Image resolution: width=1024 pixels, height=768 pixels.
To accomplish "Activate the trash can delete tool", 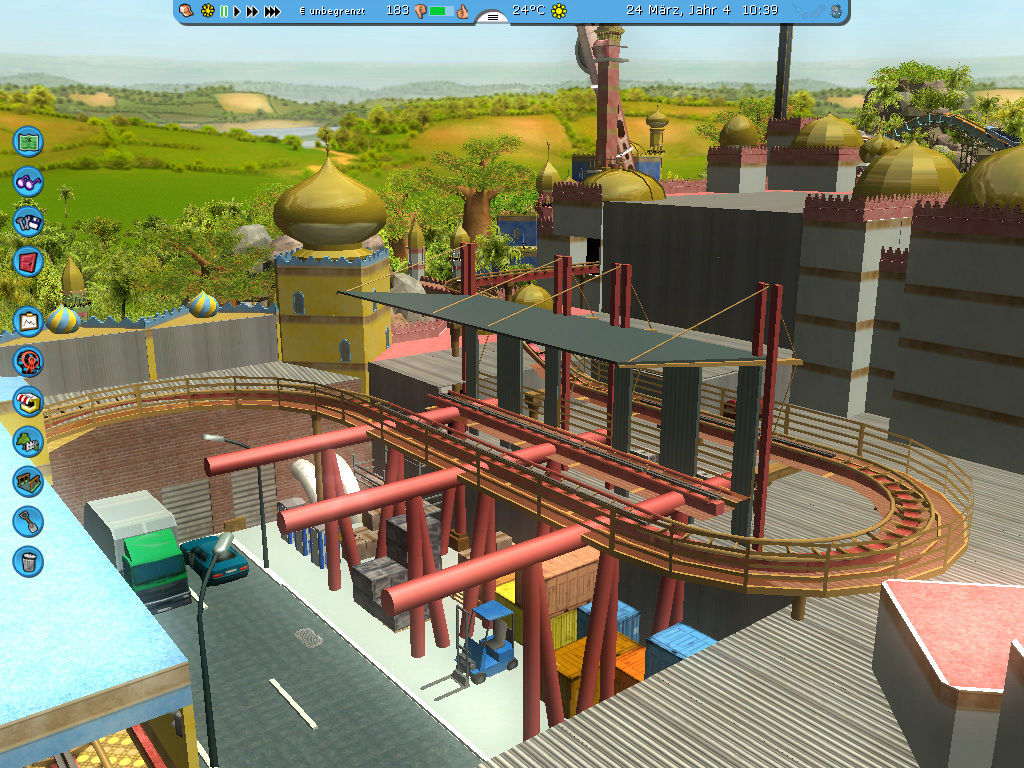I will click(28, 560).
